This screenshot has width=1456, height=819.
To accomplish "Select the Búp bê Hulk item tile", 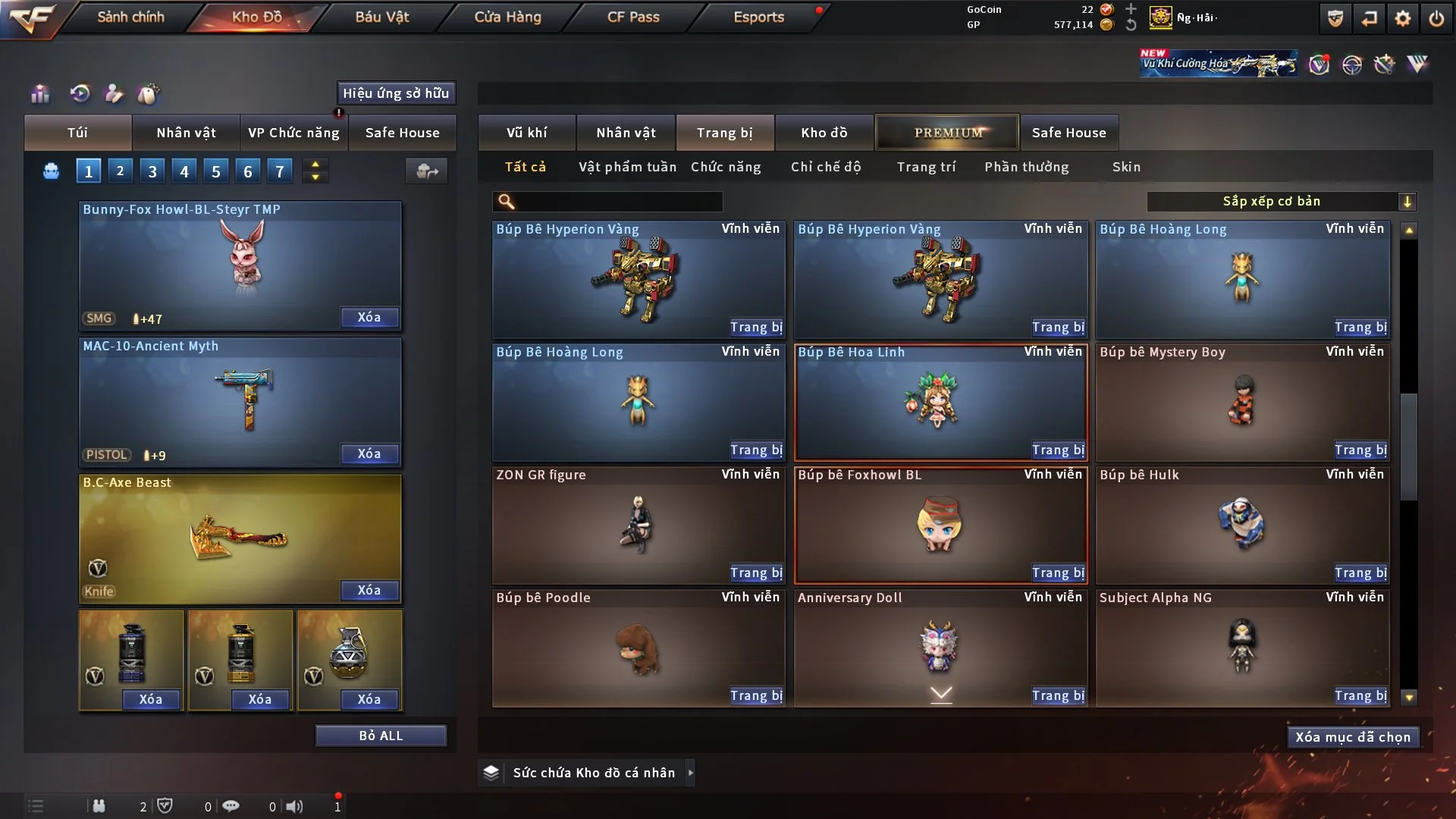I will [x=1241, y=525].
